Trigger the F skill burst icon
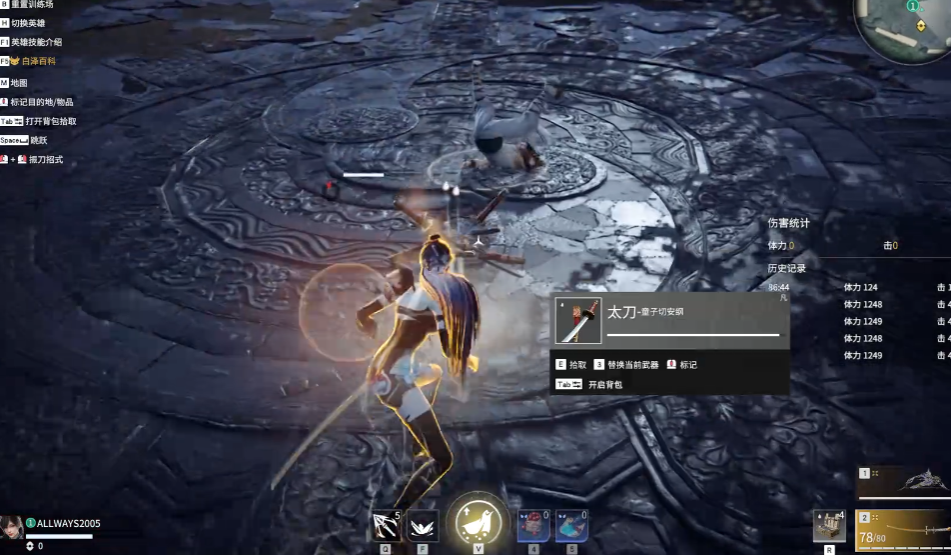951x555 pixels. coord(422,525)
